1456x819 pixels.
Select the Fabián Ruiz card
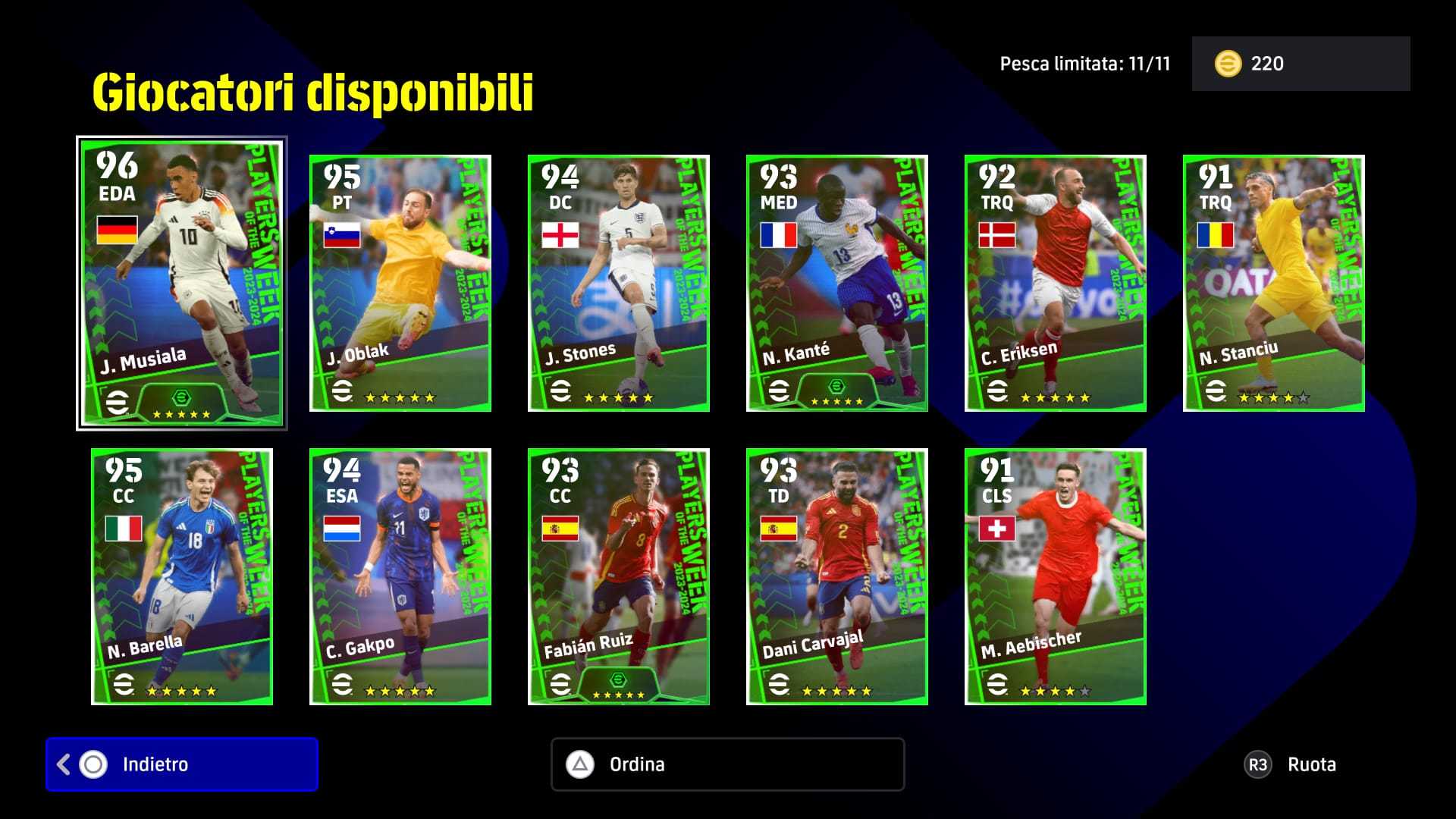click(x=619, y=576)
